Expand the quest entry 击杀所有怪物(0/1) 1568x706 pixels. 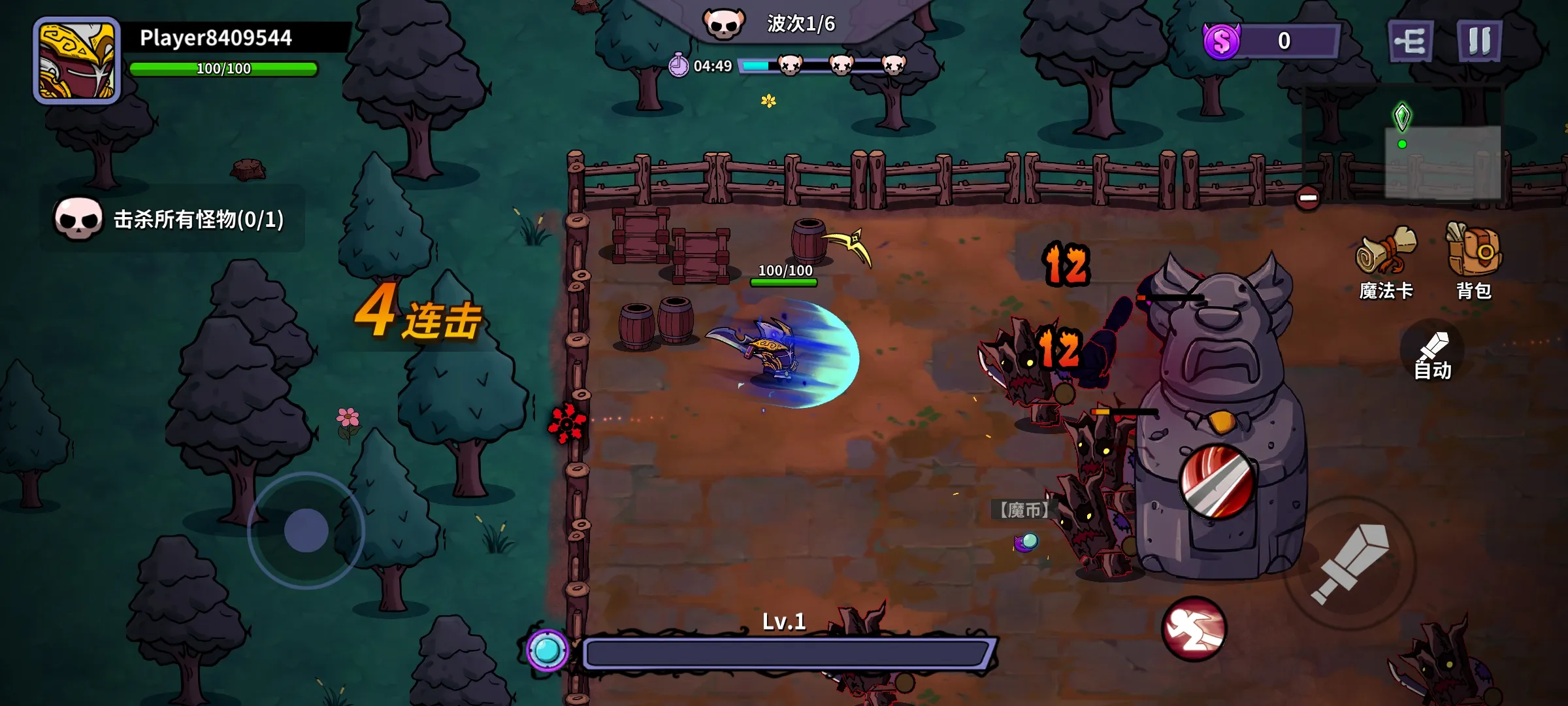click(x=196, y=220)
